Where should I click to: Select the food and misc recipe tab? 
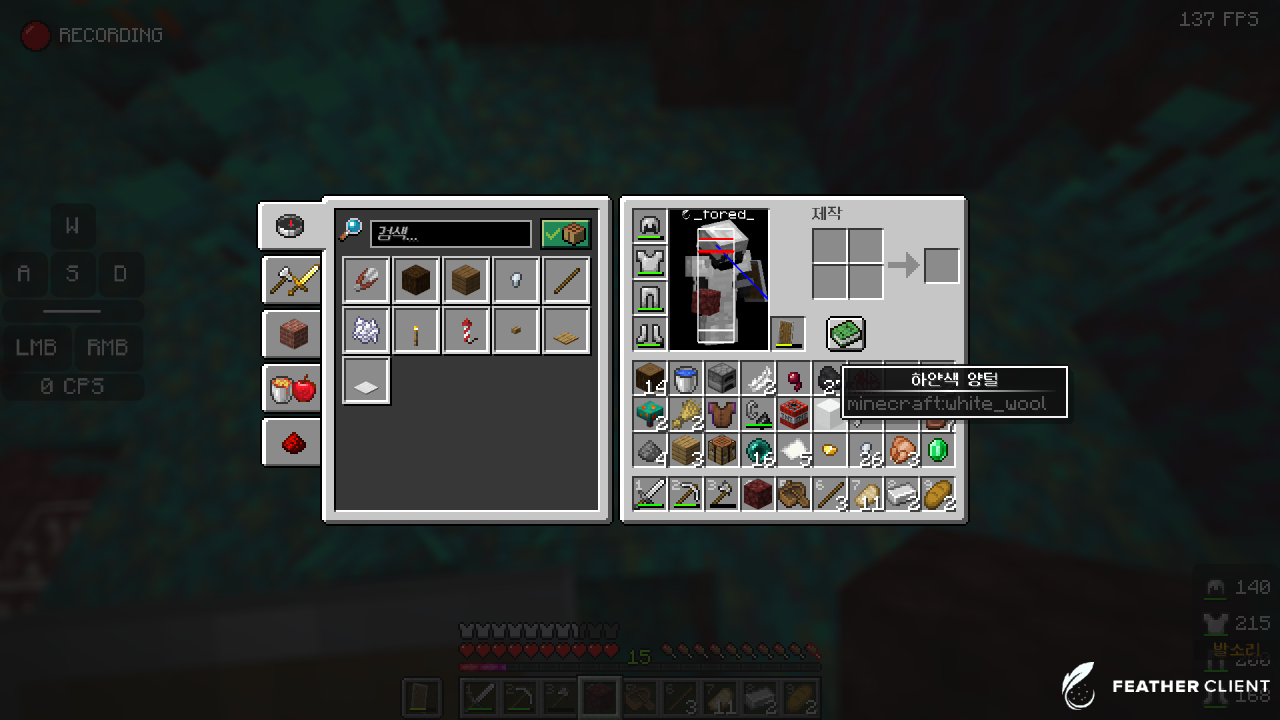(x=293, y=388)
